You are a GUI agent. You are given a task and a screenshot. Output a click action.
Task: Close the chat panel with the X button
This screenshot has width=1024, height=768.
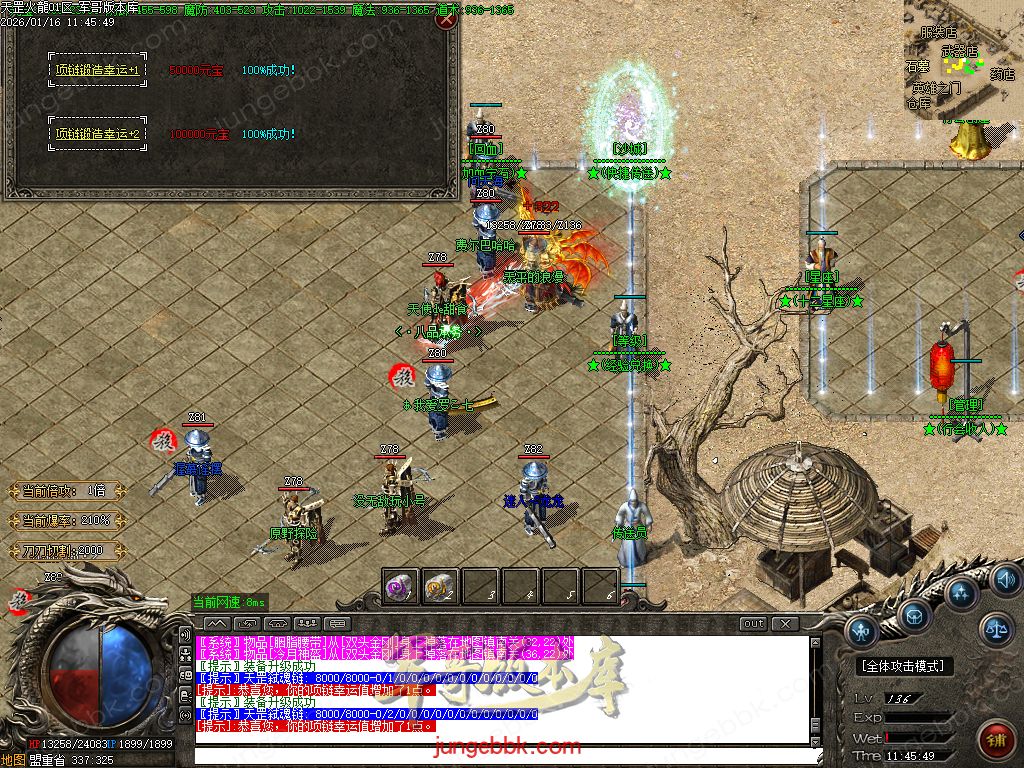tap(785, 624)
